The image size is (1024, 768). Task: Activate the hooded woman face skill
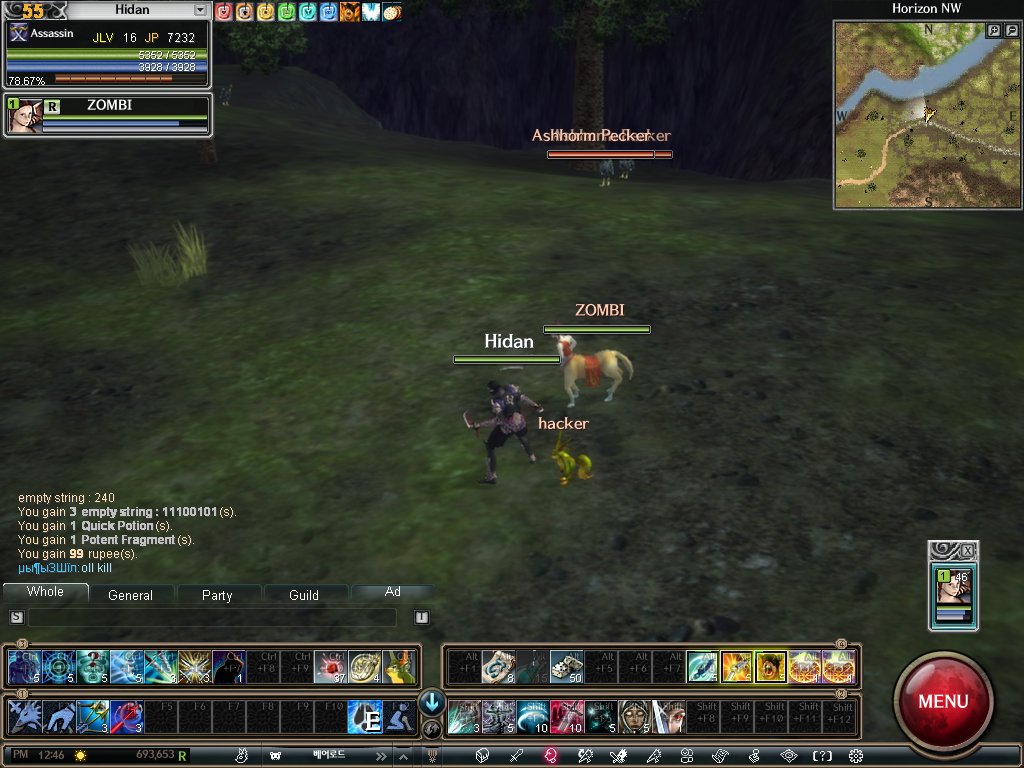634,717
